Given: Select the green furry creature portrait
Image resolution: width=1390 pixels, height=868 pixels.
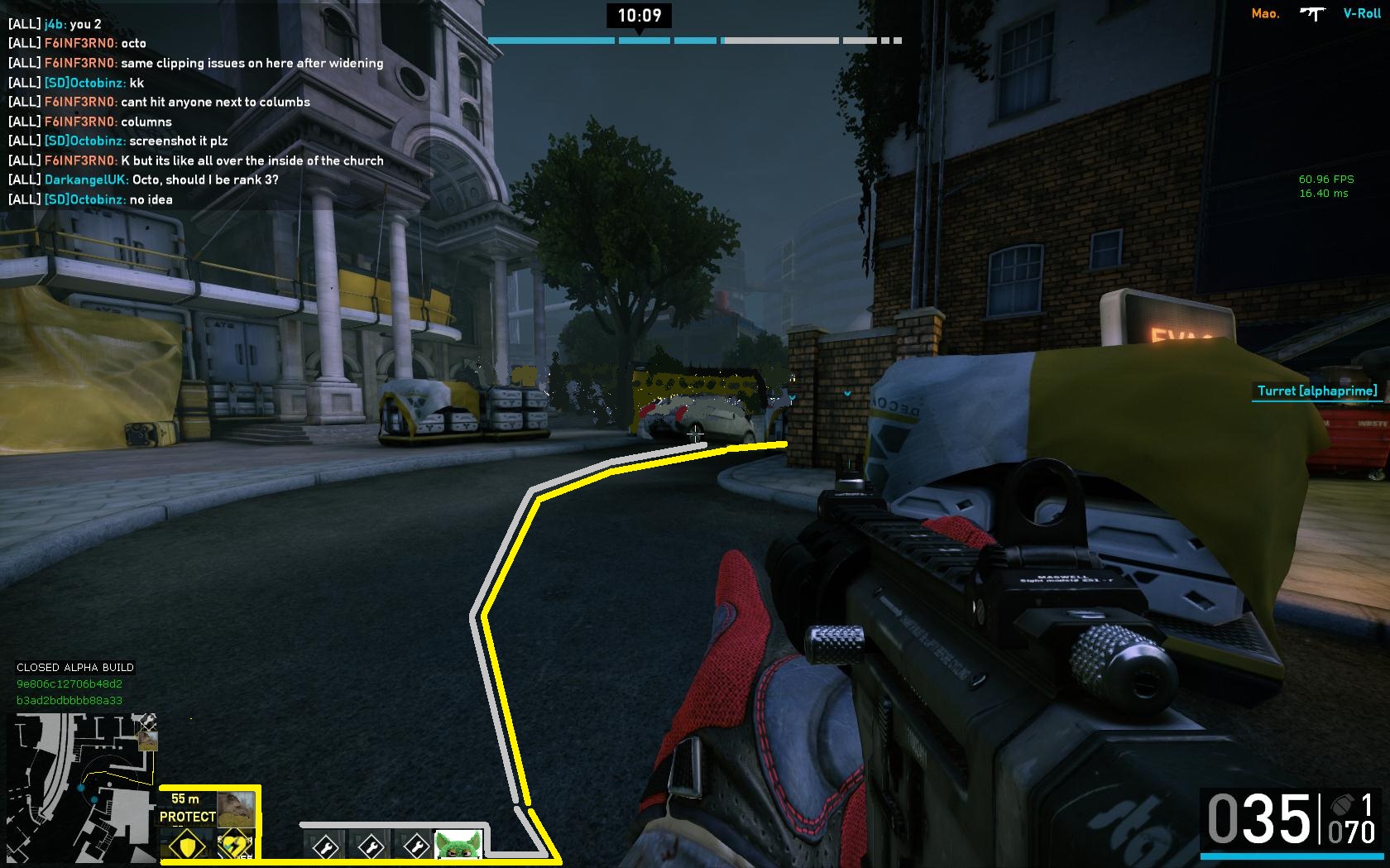Looking at the screenshot, I should [458, 846].
